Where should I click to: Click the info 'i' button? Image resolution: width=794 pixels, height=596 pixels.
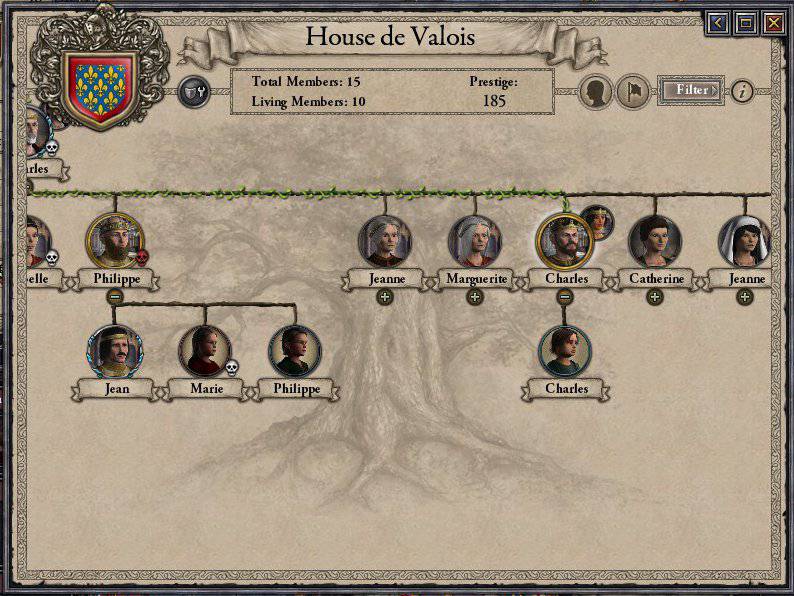[741, 91]
